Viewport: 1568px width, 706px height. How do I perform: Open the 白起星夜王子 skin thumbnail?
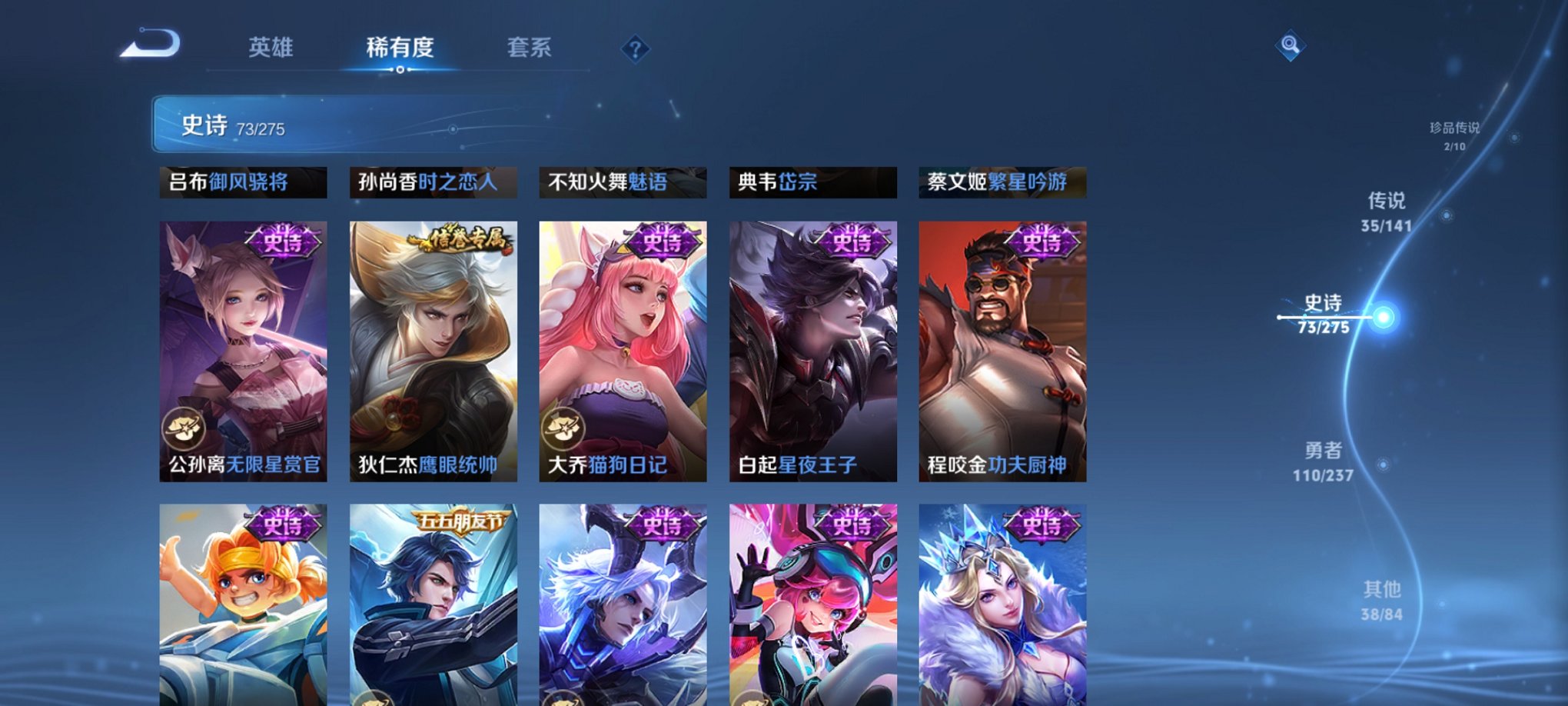click(x=812, y=350)
